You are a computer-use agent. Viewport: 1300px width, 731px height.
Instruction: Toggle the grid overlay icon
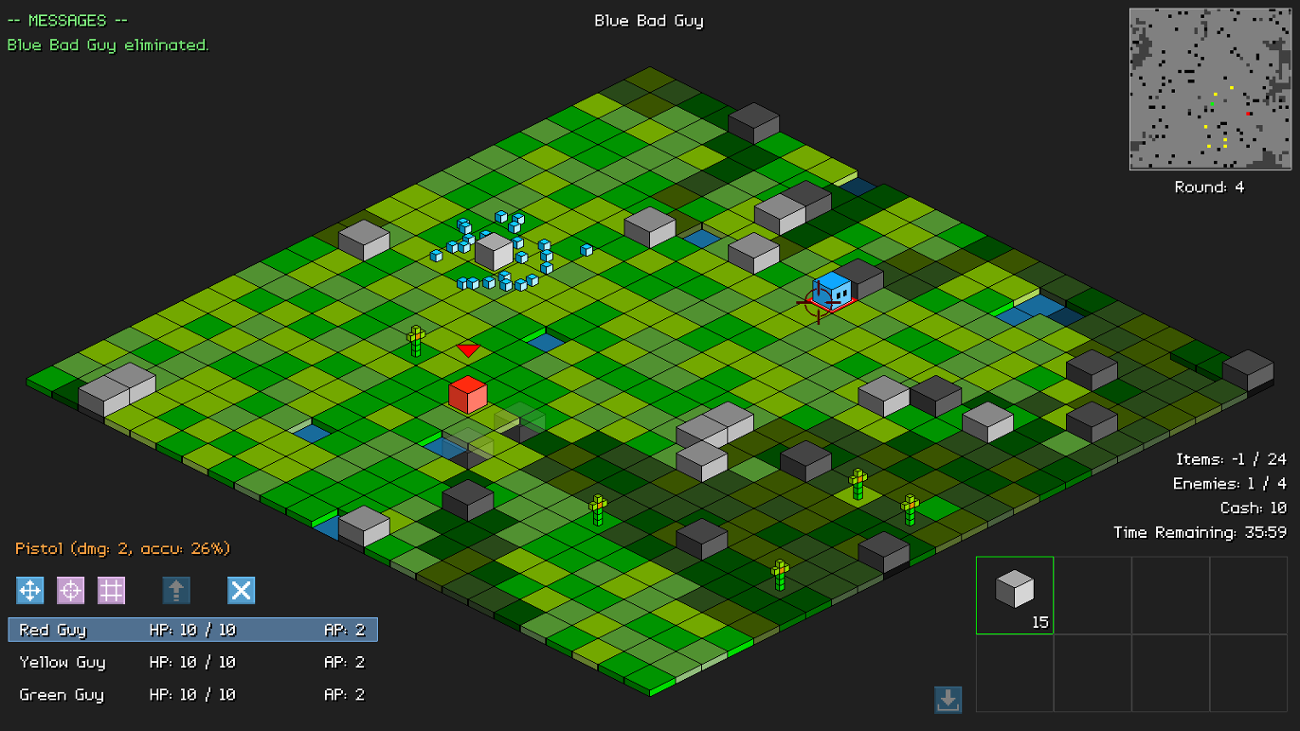coord(111,590)
